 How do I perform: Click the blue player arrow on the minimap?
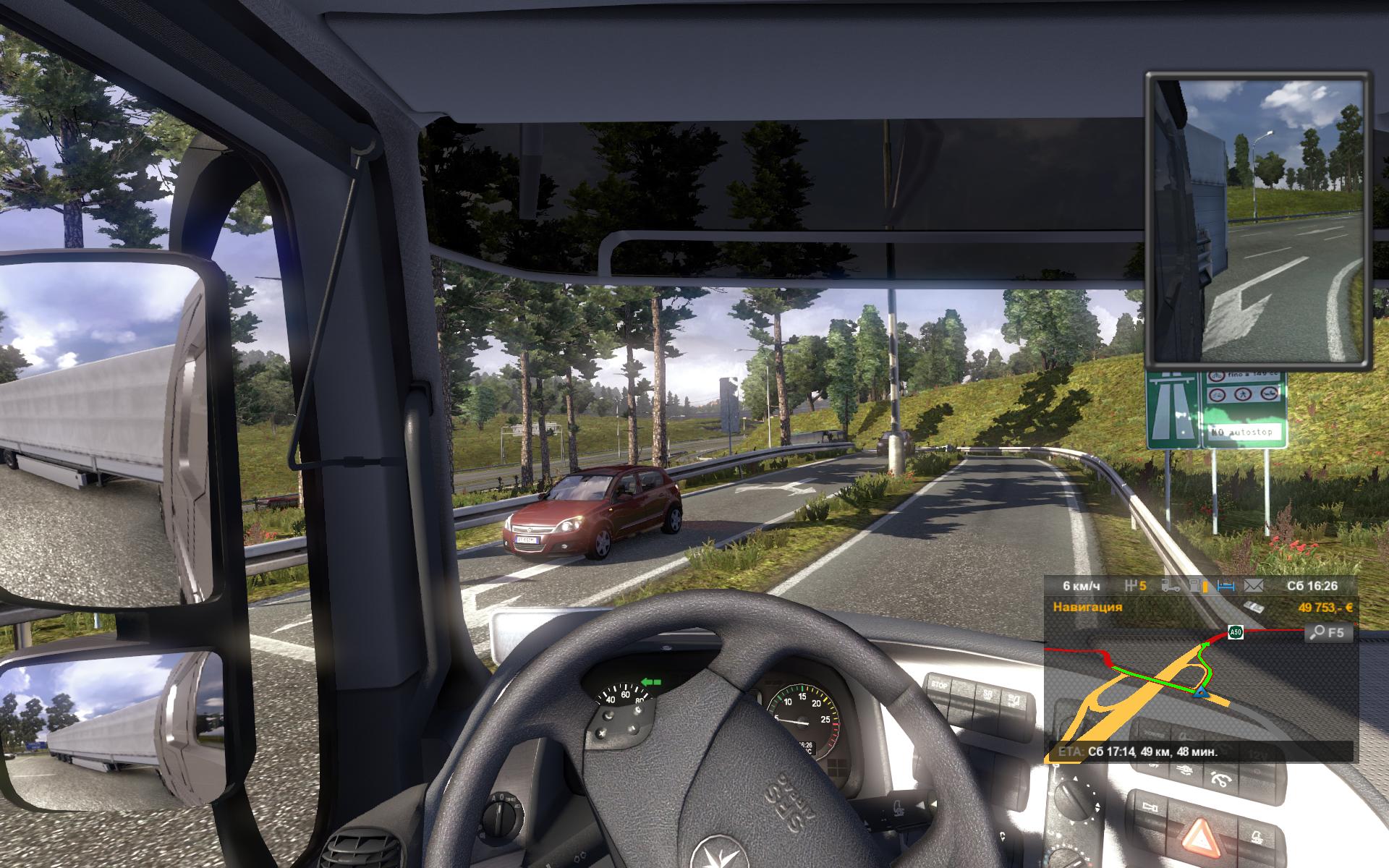(x=1201, y=694)
